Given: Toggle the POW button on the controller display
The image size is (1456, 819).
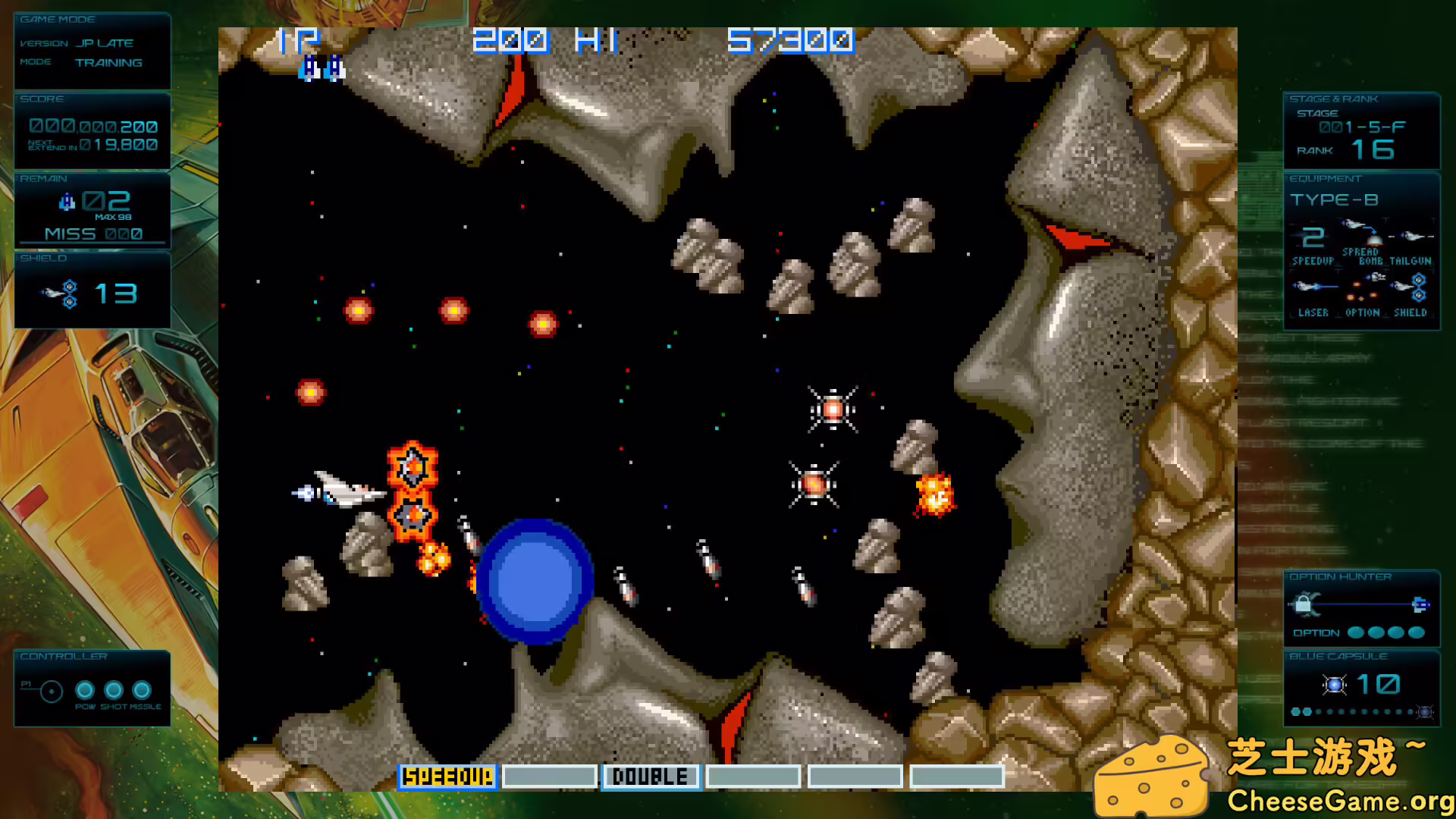Looking at the screenshot, I should pos(83,690).
